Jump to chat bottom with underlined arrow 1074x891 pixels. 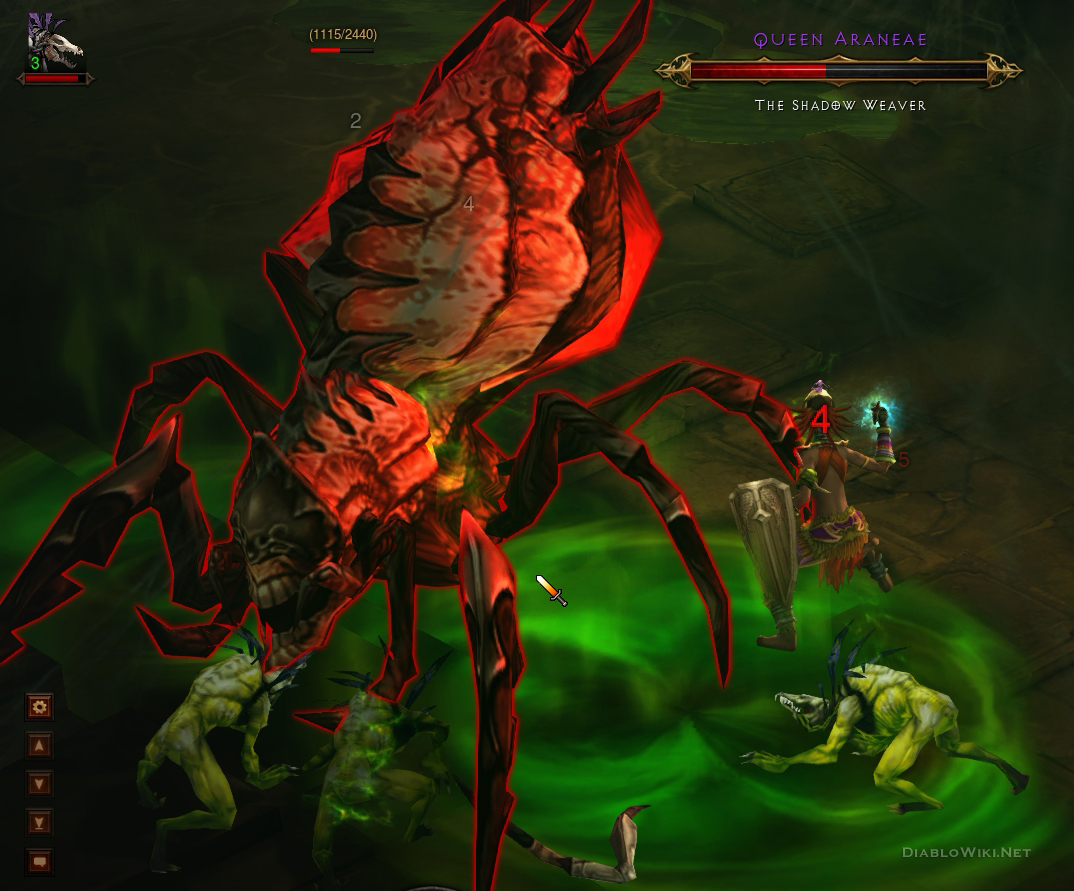pyautogui.click(x=39, y=822)
